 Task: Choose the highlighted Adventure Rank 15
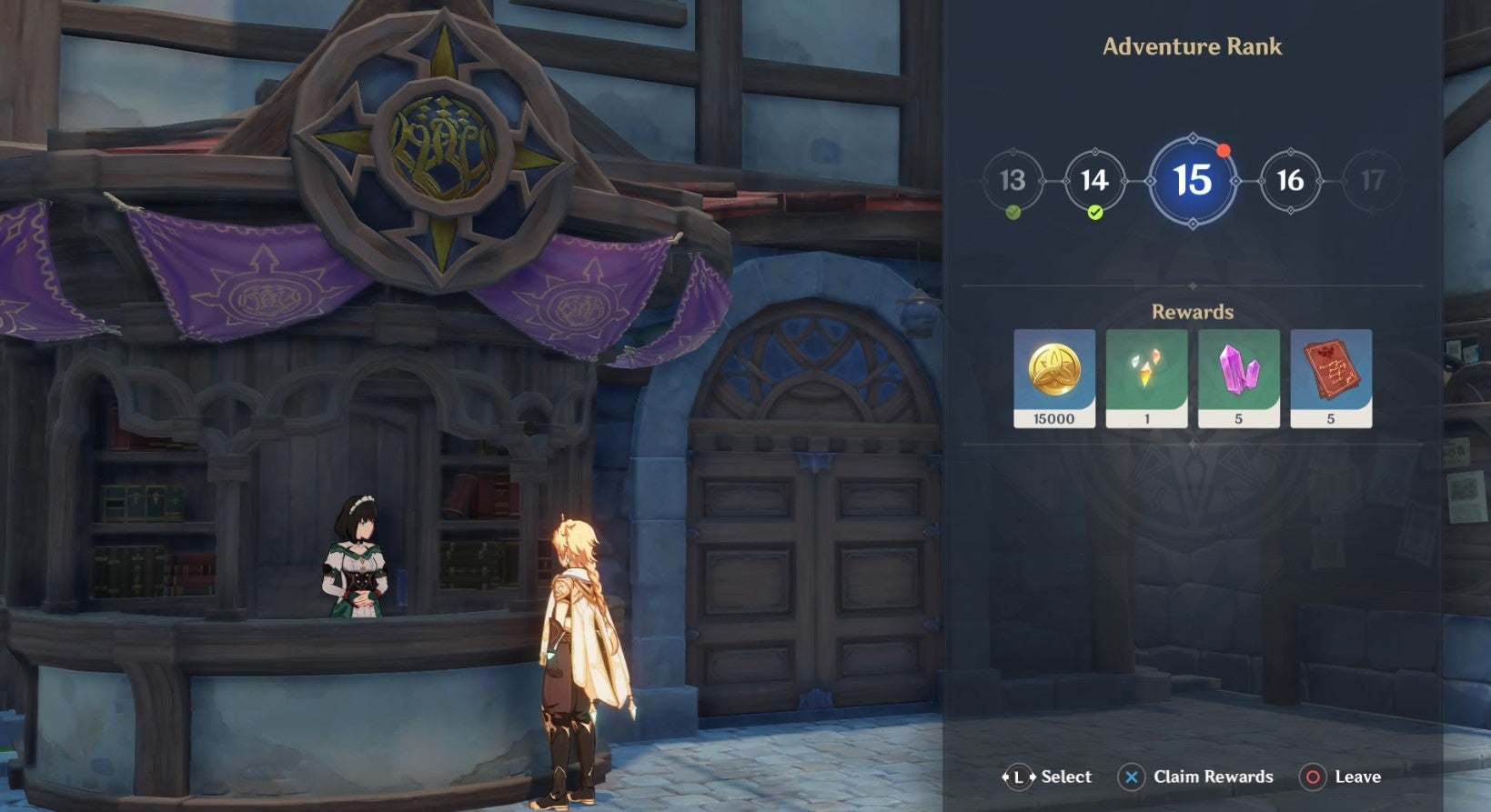coord(1192,181)
